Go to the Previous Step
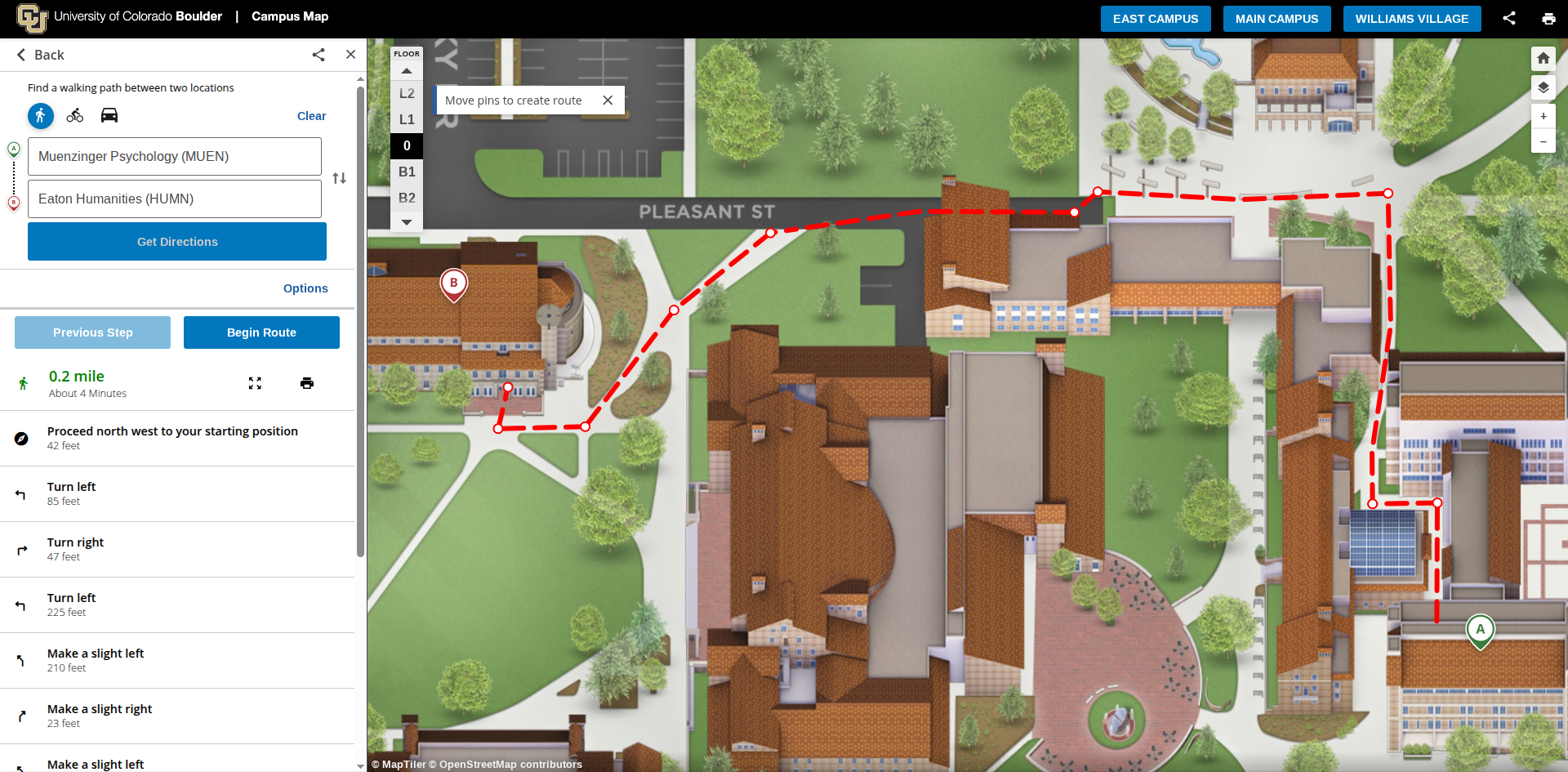Image resolution: width=1568 pixels, height=772 pixels. point(92,332)
